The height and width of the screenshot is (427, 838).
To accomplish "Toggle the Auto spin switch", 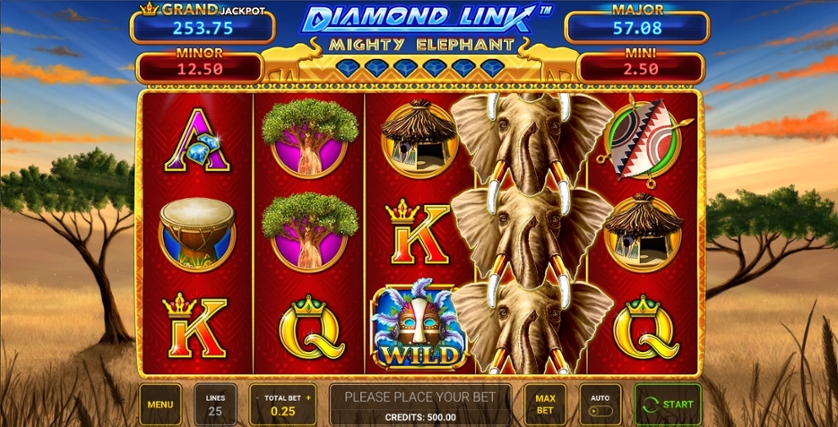I will pyautogui.click(x=600, y=409).
